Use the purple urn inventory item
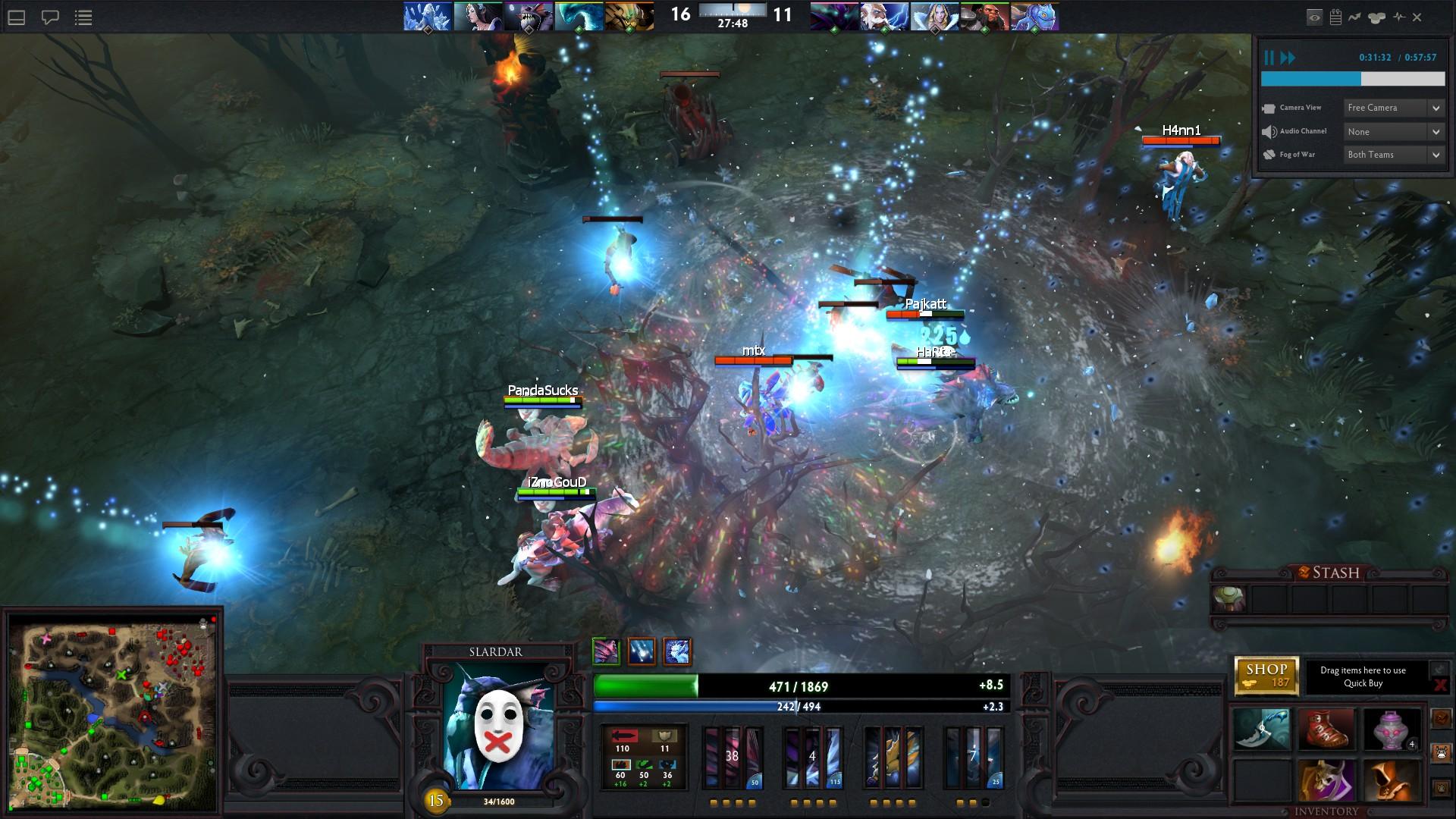 [x=1392, y=729]
